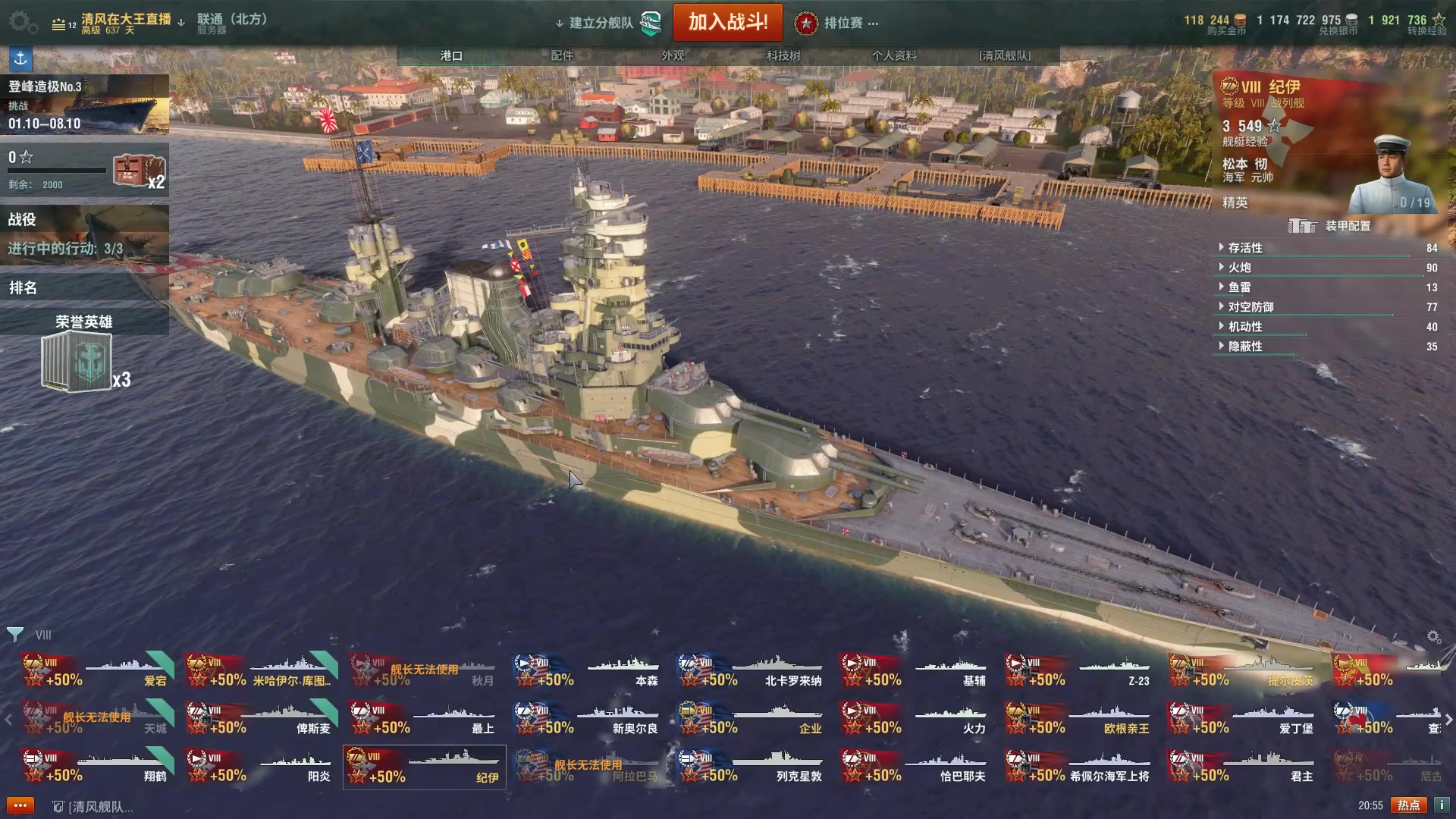Click the red 加入战斗 battle button

727,22
